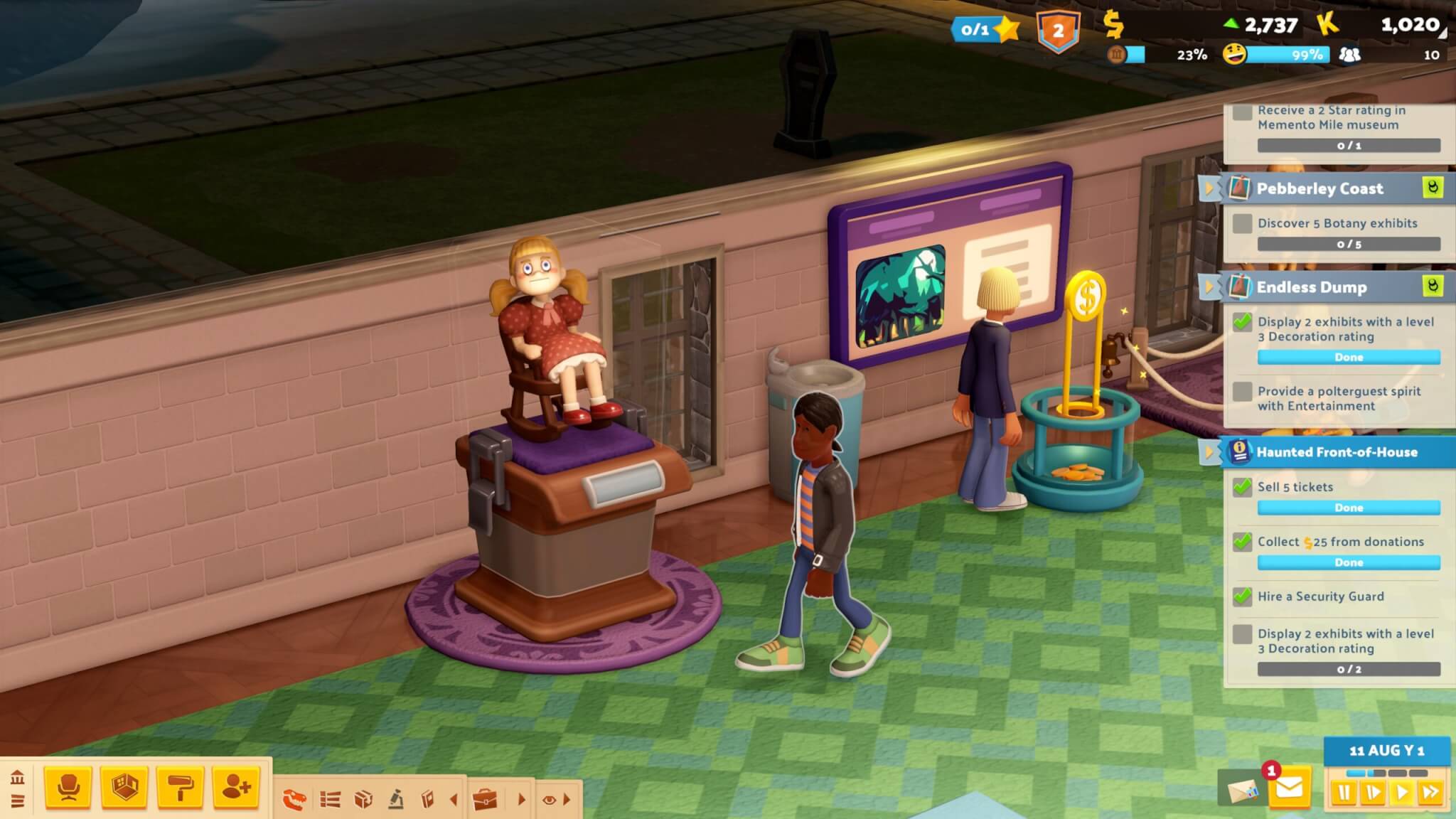This screenshot has width=1456, height=819.
Task: Open the briefcase panel
Action: coord(486,800)
